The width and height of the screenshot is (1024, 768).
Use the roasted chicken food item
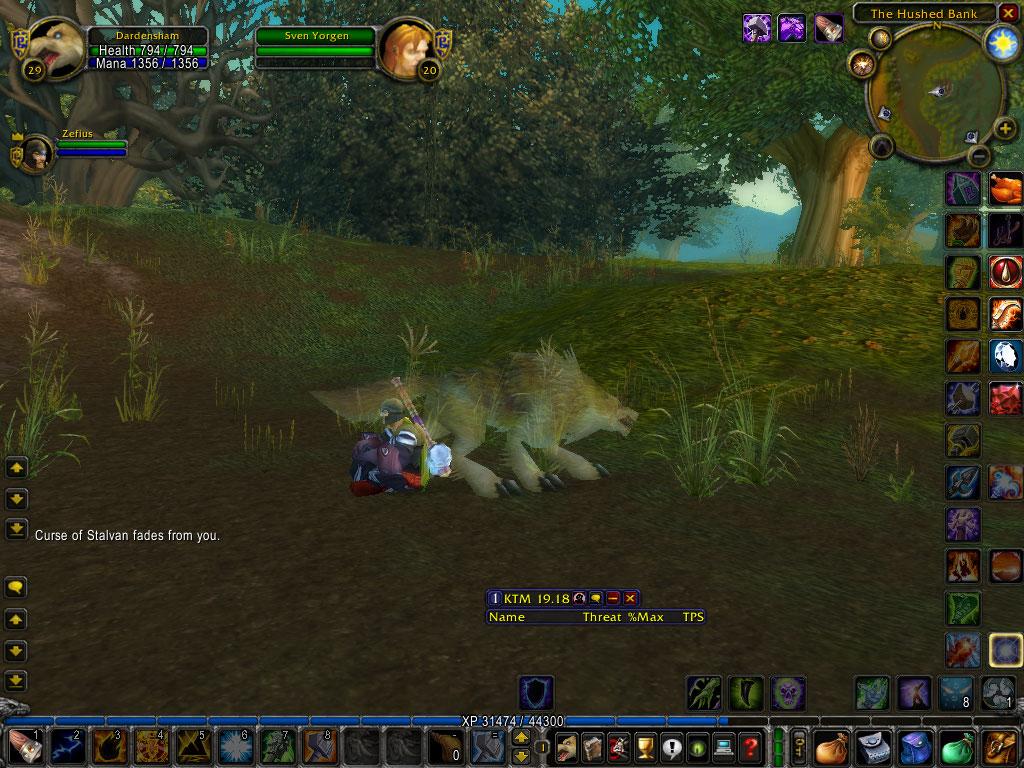pos(1006,188)
